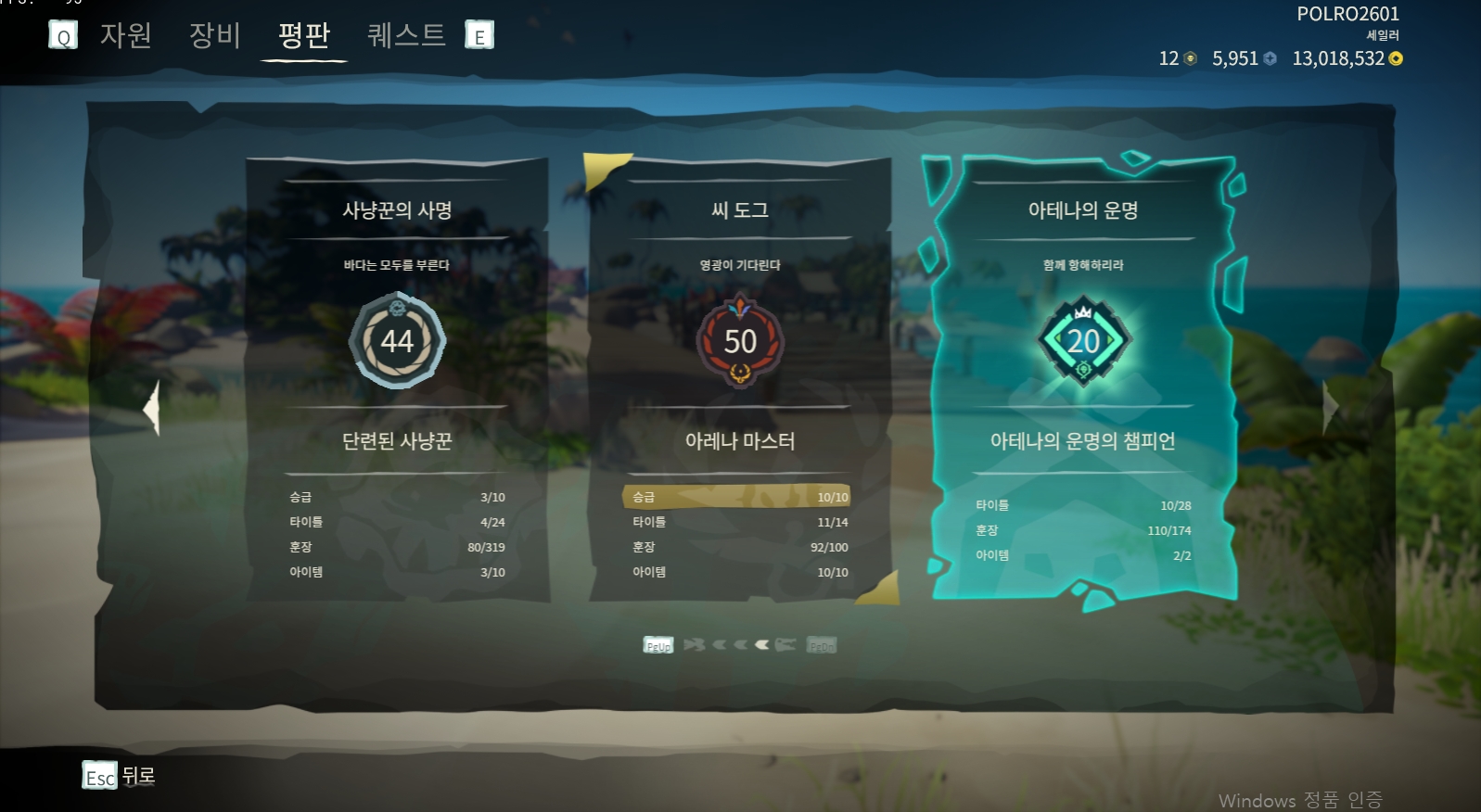Select the highlighted faction page indicator dot
Screen dimensions: 1481x812
(762, 644)
